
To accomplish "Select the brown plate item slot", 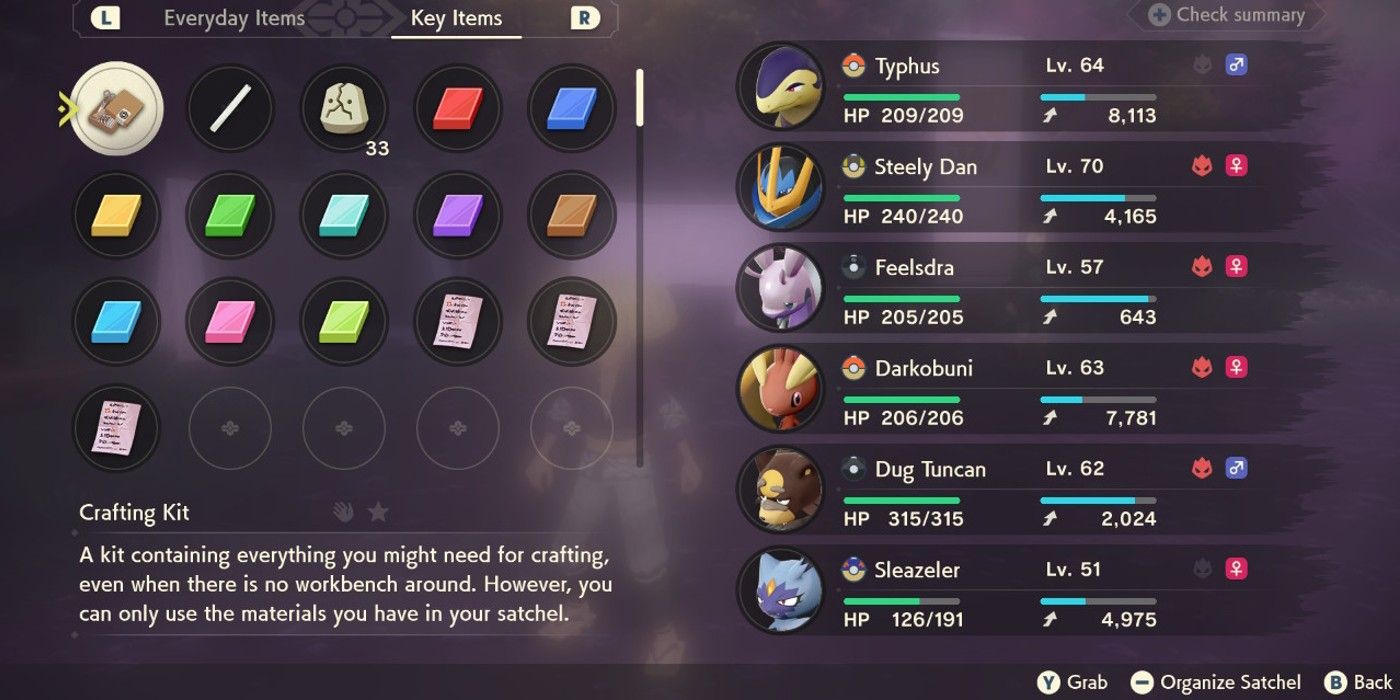I will 572,215.
